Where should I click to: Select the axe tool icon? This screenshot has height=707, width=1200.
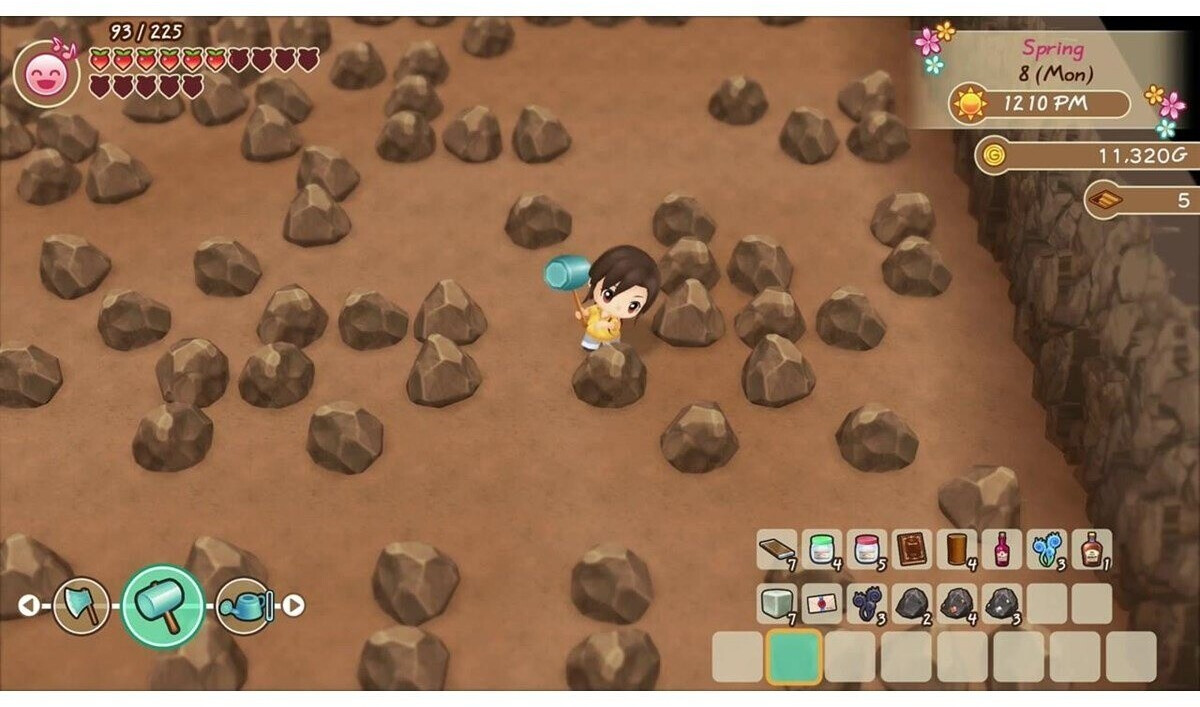point(81,605)
